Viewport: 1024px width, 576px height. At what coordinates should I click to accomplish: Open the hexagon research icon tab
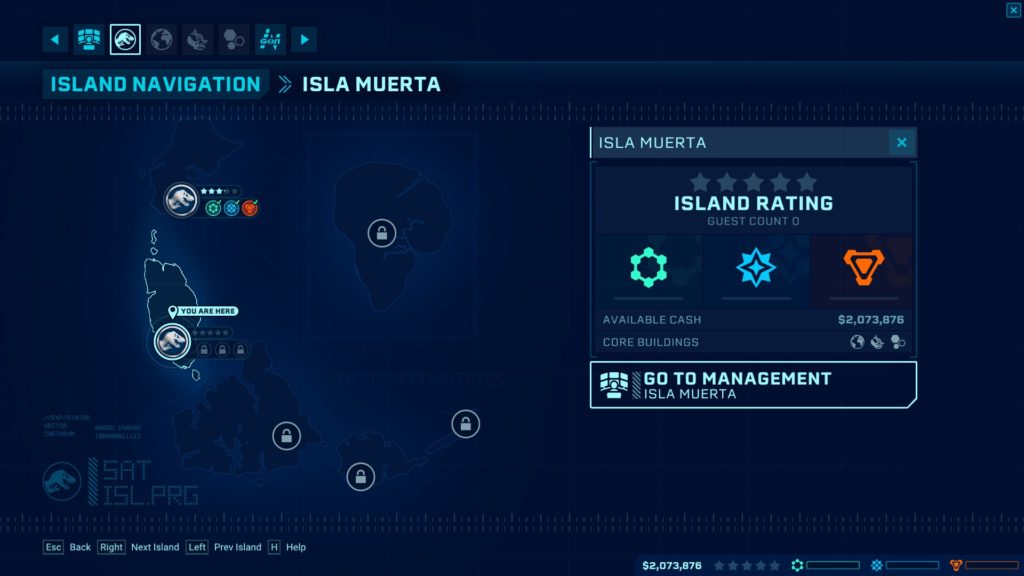pos(233,40)
